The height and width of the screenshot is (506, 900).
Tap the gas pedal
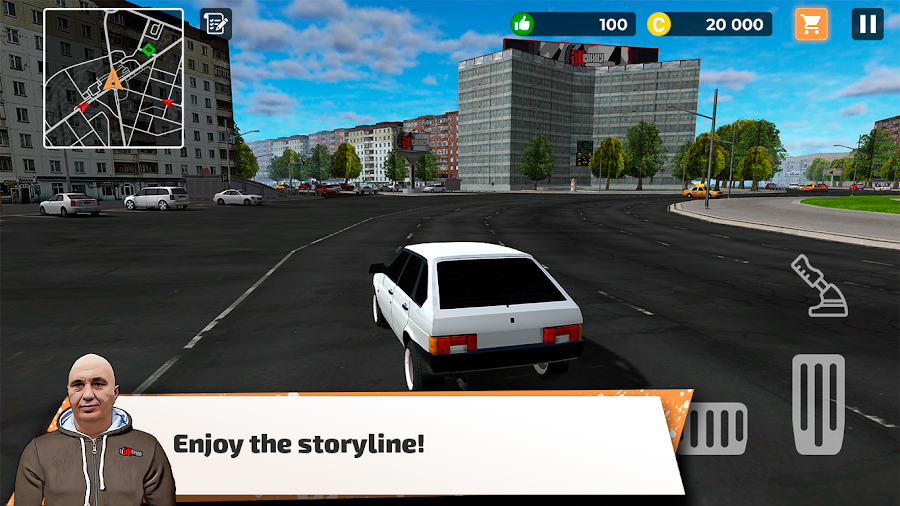(818, 404)
